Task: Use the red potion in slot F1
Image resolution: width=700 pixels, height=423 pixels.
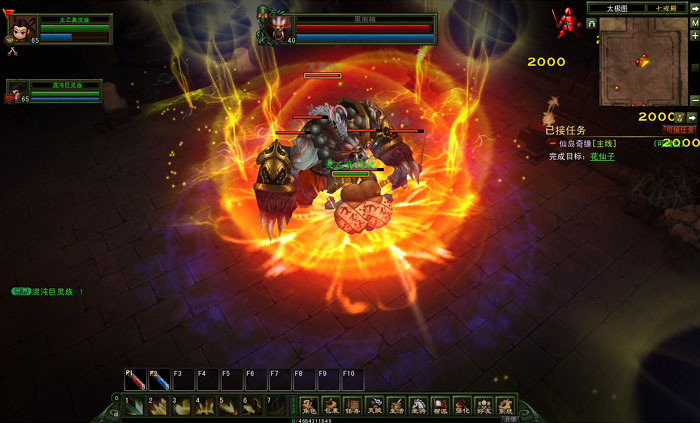Action: point(136,381)
